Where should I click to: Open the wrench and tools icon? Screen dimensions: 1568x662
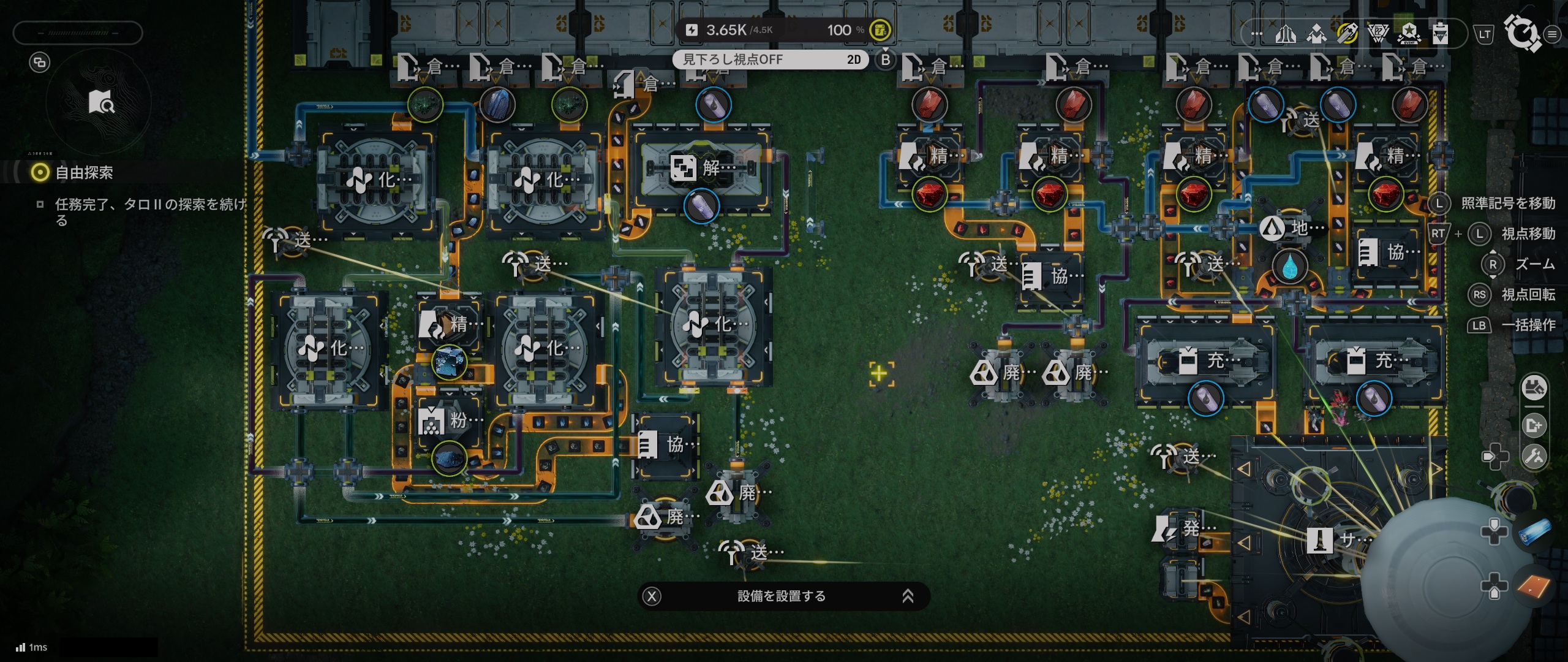point(1534,457)
